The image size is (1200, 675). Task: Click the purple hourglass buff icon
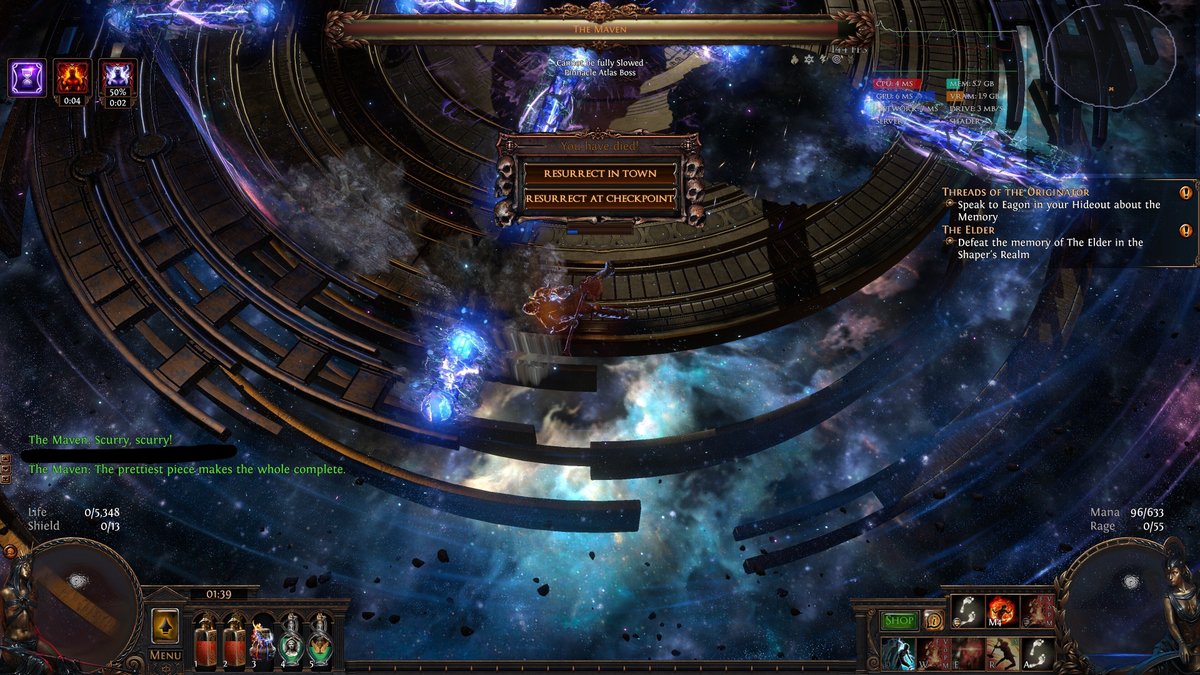27,77
